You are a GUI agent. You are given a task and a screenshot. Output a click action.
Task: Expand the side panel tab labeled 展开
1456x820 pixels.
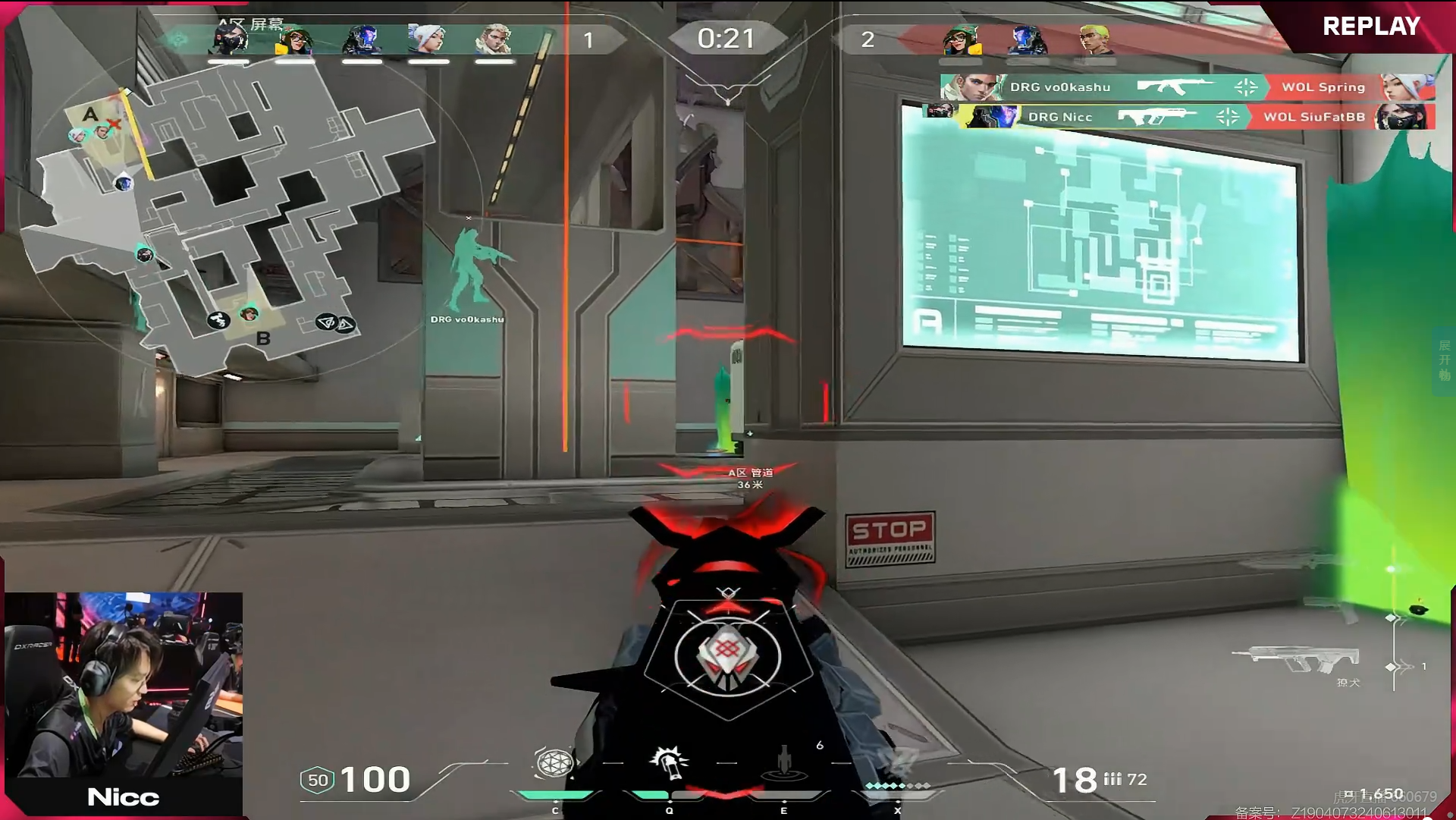1444,360
